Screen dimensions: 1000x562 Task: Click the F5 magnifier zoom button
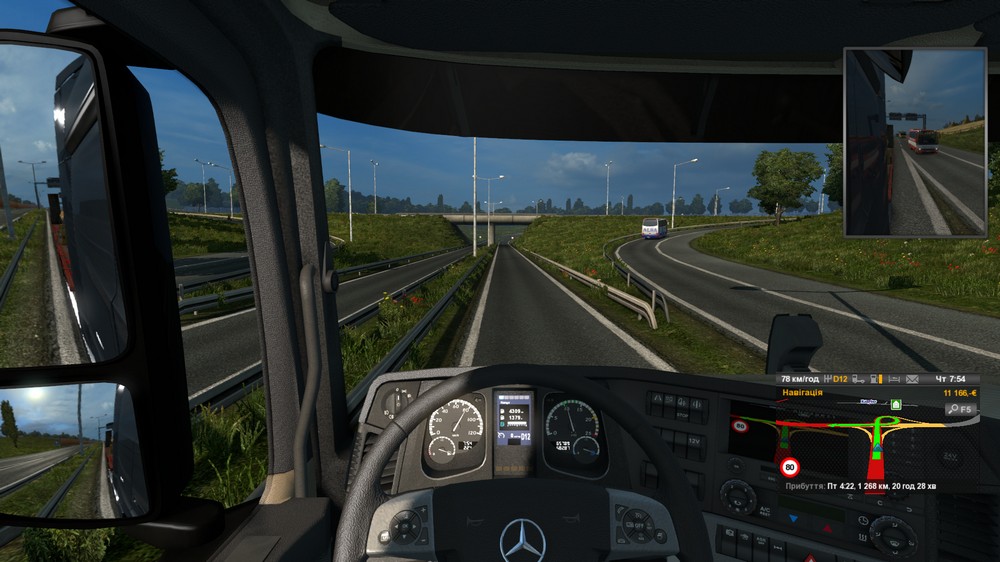pyautogui.click(x=960, y=409)
